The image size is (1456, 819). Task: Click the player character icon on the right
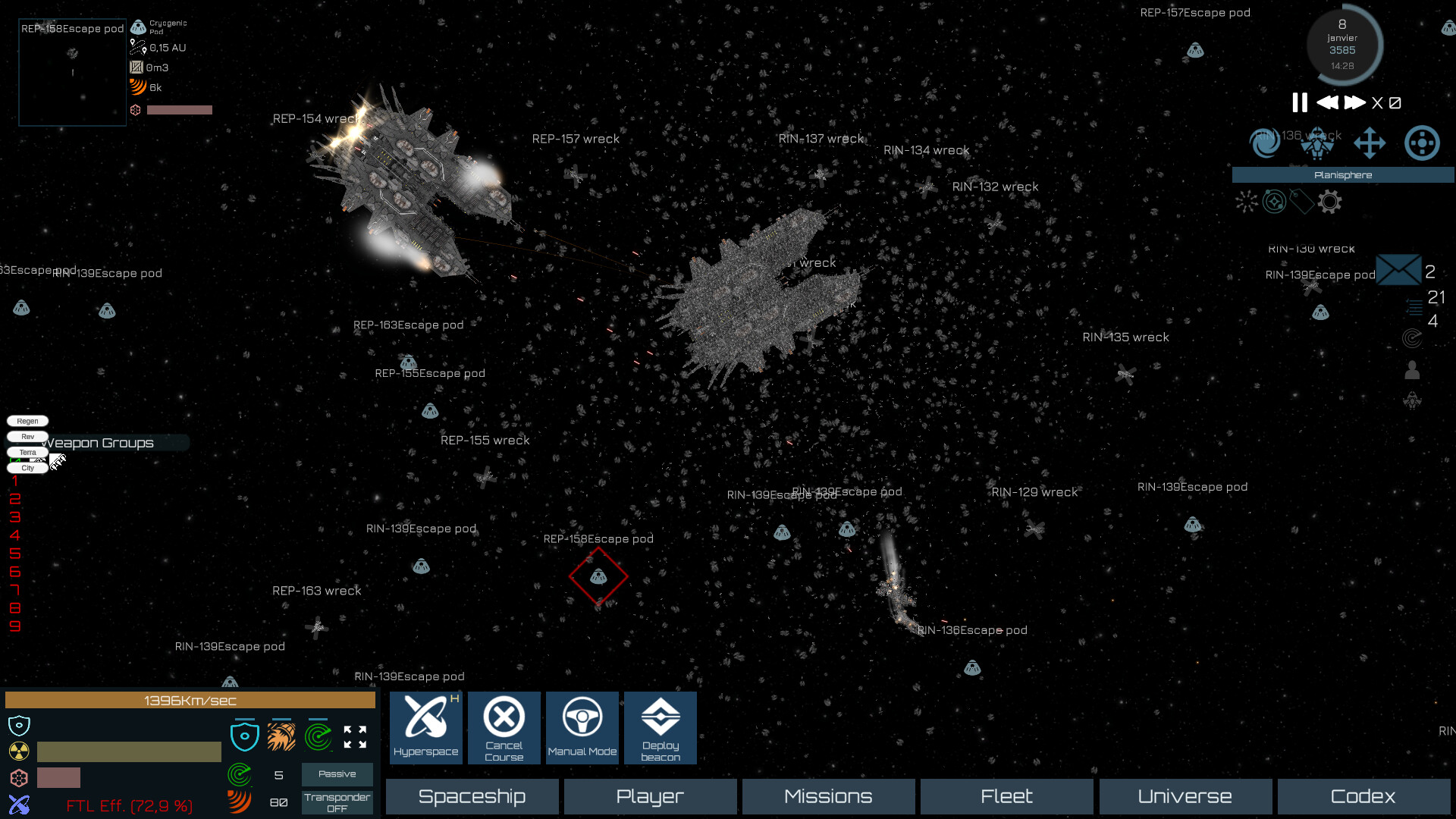point(1410,370)
